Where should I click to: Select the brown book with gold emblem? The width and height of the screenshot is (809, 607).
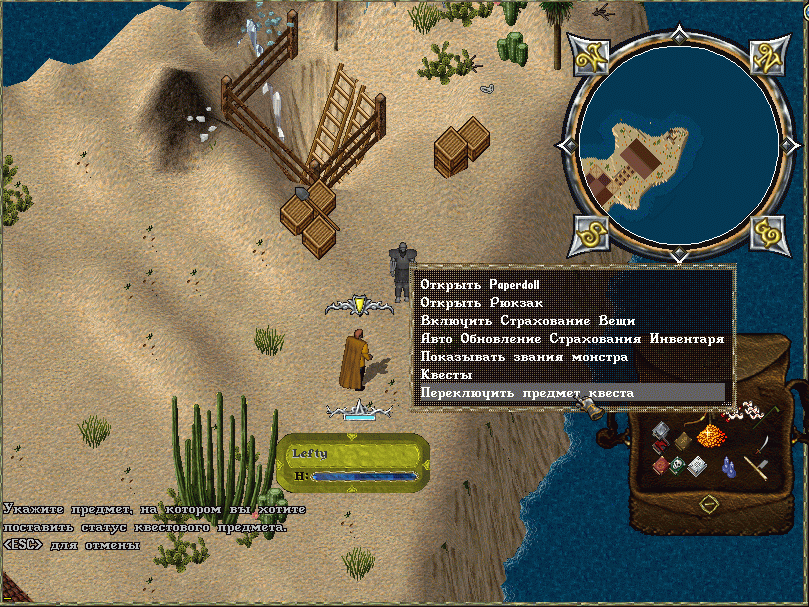[x=682, y=441]
